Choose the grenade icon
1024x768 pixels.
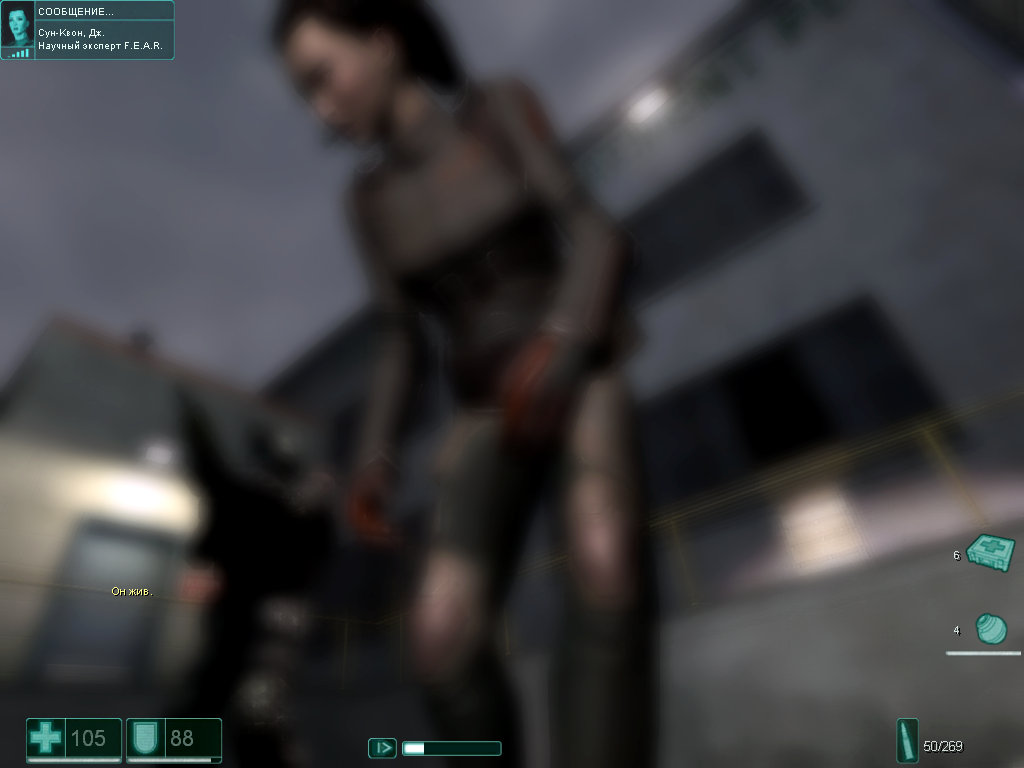tap(990, 629)
